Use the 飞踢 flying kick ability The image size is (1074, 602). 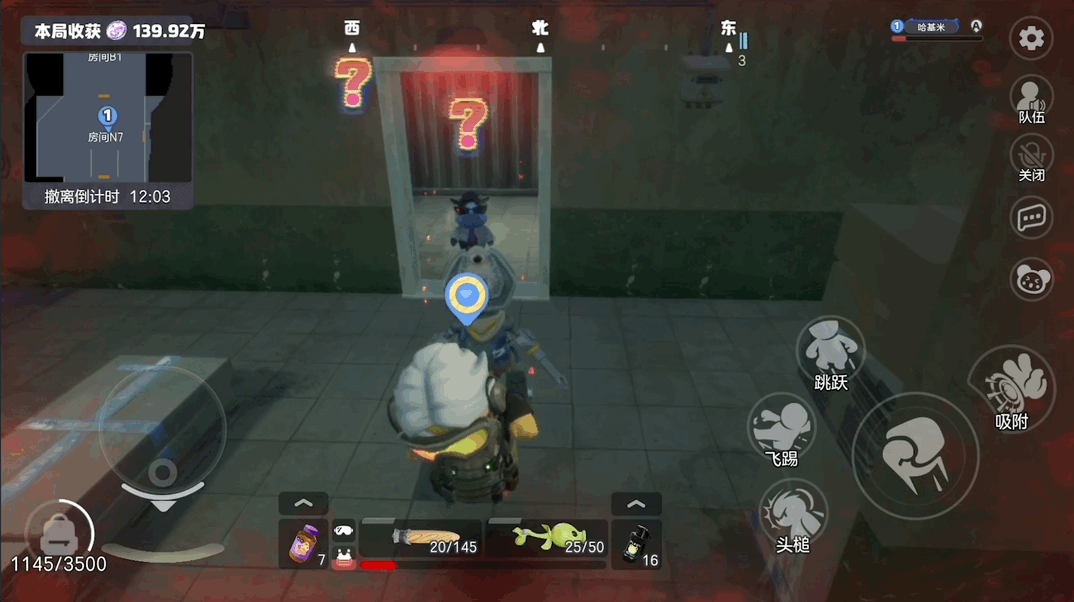[x=782, y=428]
